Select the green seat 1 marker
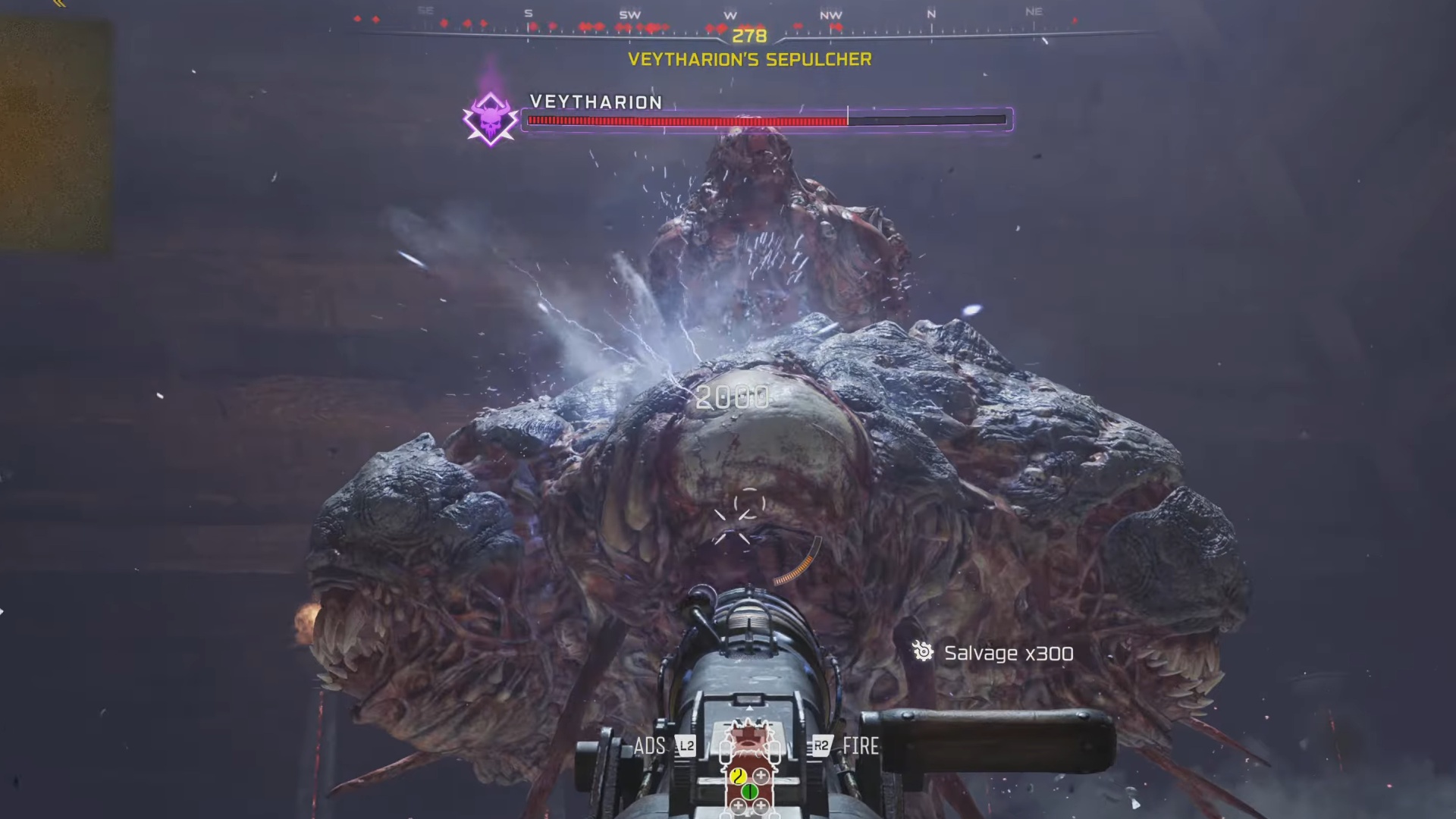 [x=749, y=792]
